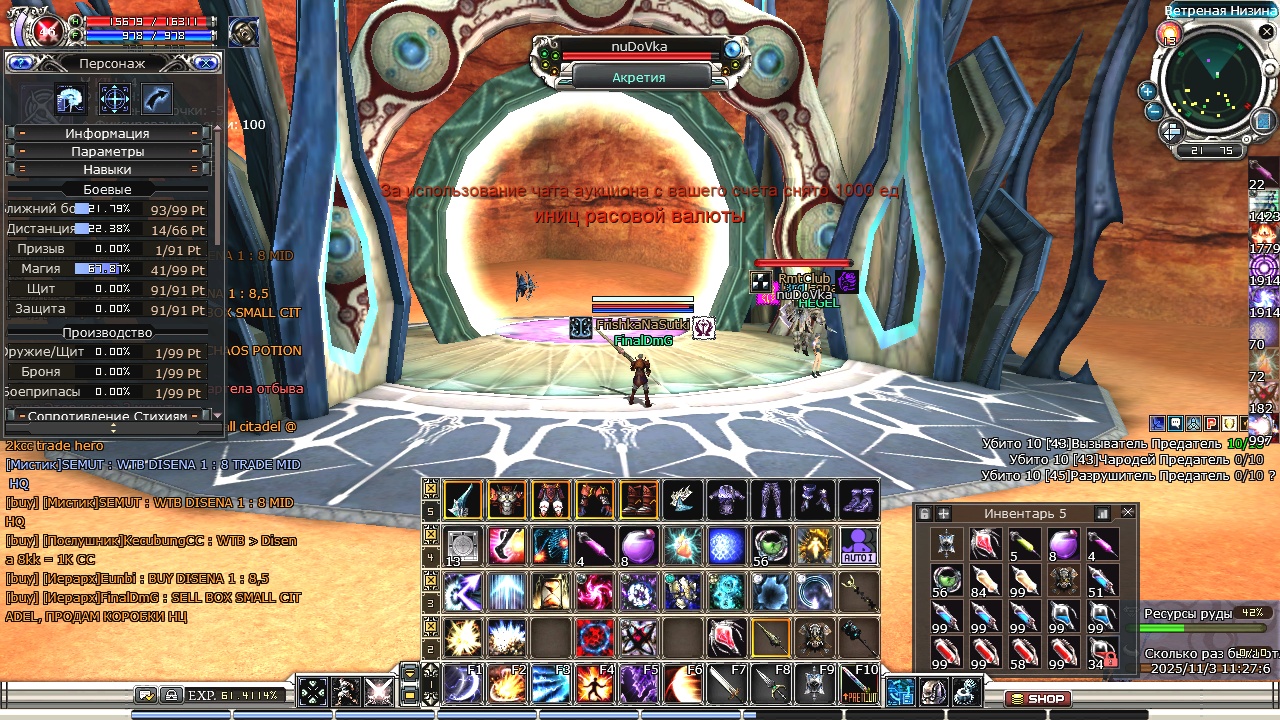Select the F7 sword hotbar slot

pyautogui.click(x=726, y=684)
